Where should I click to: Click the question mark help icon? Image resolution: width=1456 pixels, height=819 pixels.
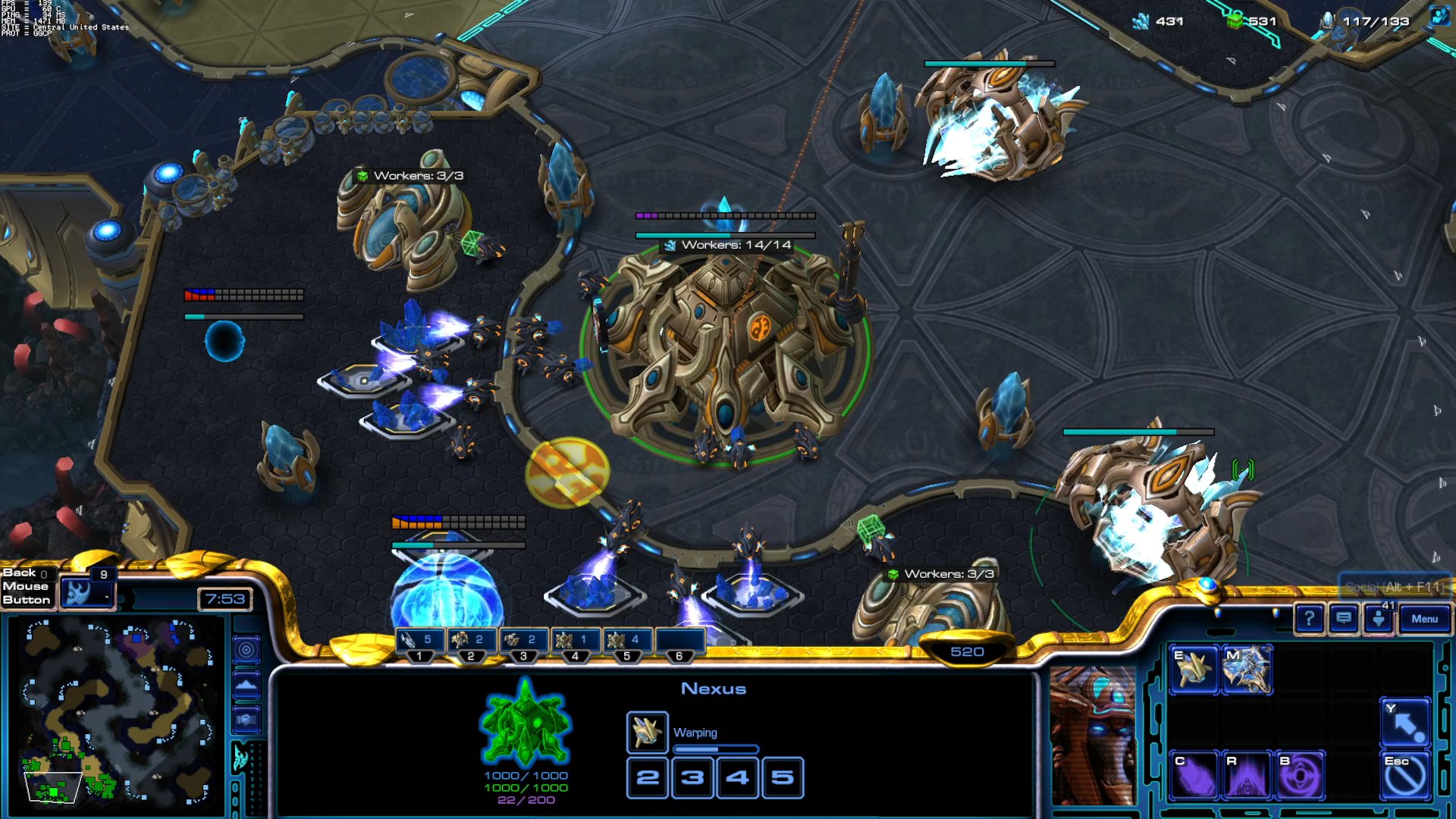click(x=1310, y=620)
